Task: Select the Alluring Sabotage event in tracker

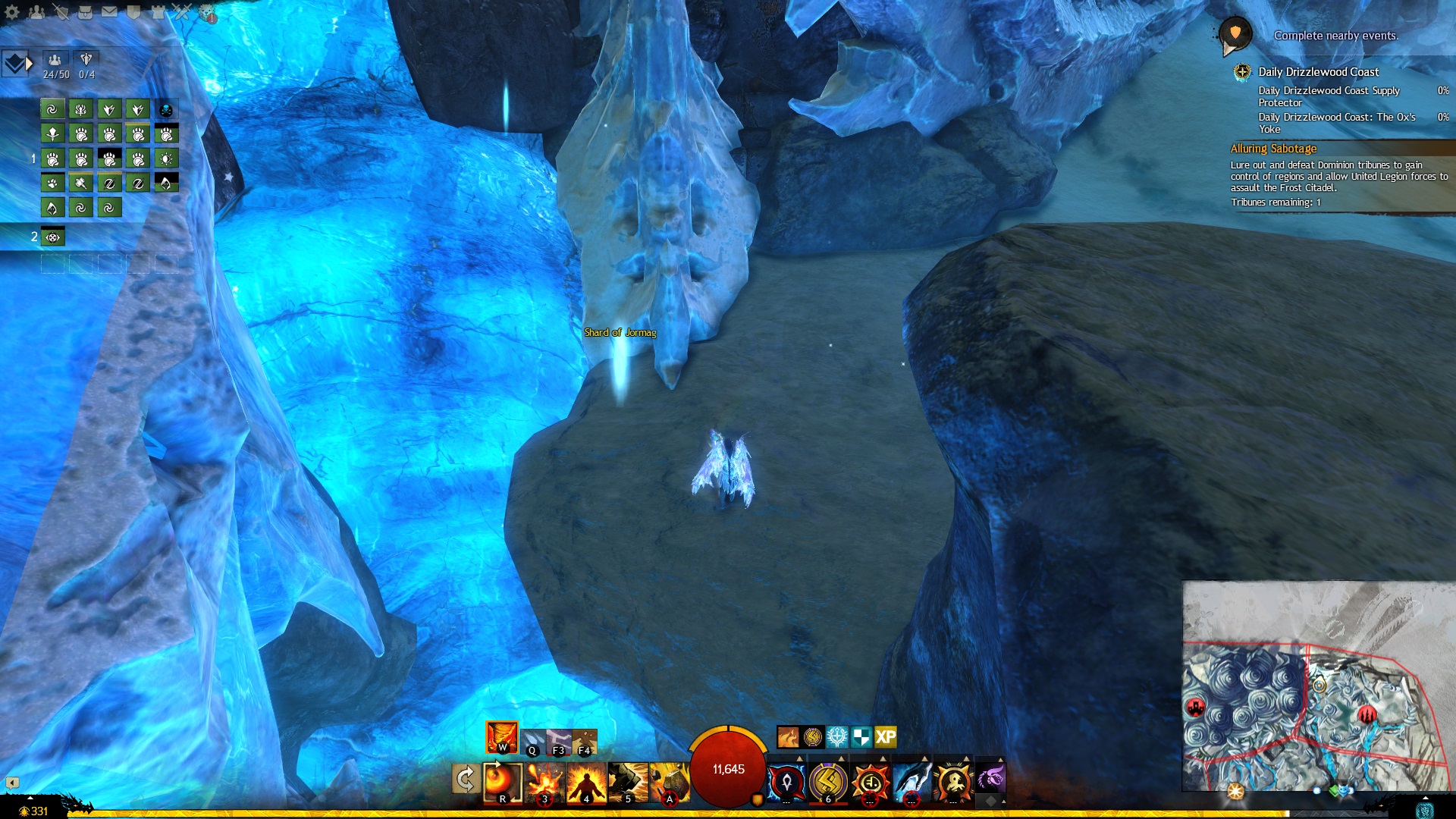Action: (1273, 149)
